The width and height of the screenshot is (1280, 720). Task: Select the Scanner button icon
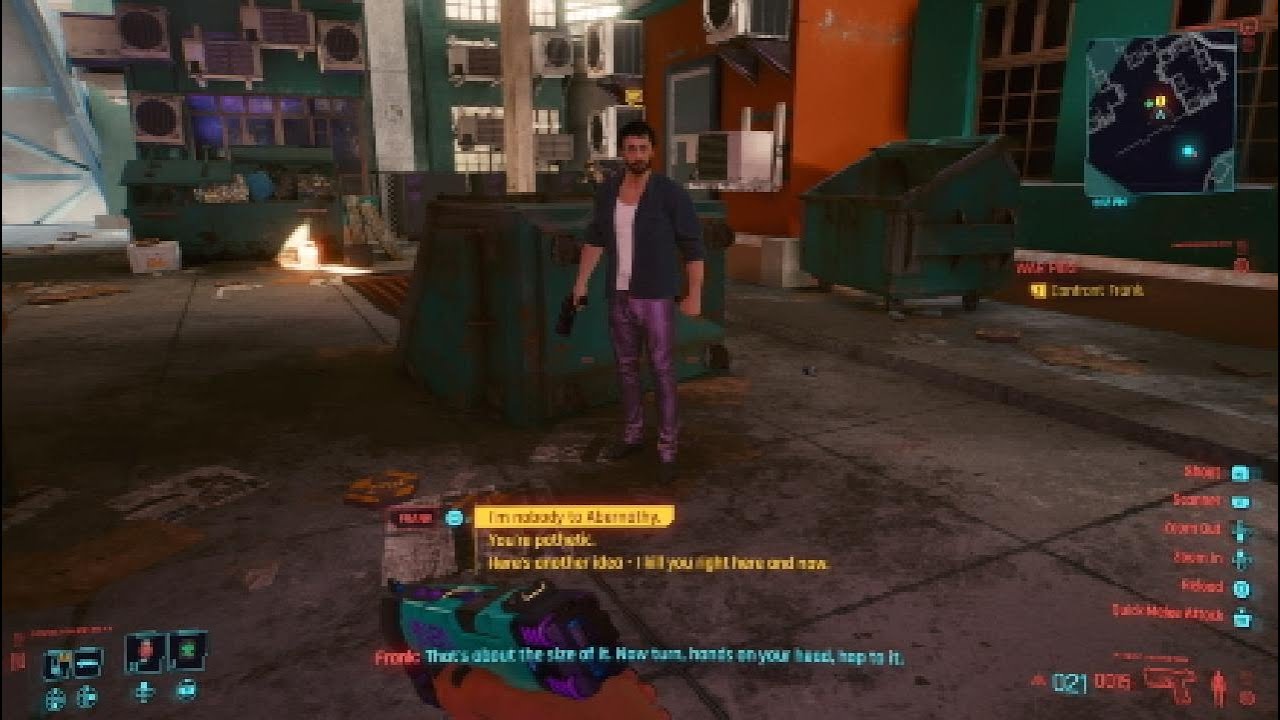(x=1240, y=501)
